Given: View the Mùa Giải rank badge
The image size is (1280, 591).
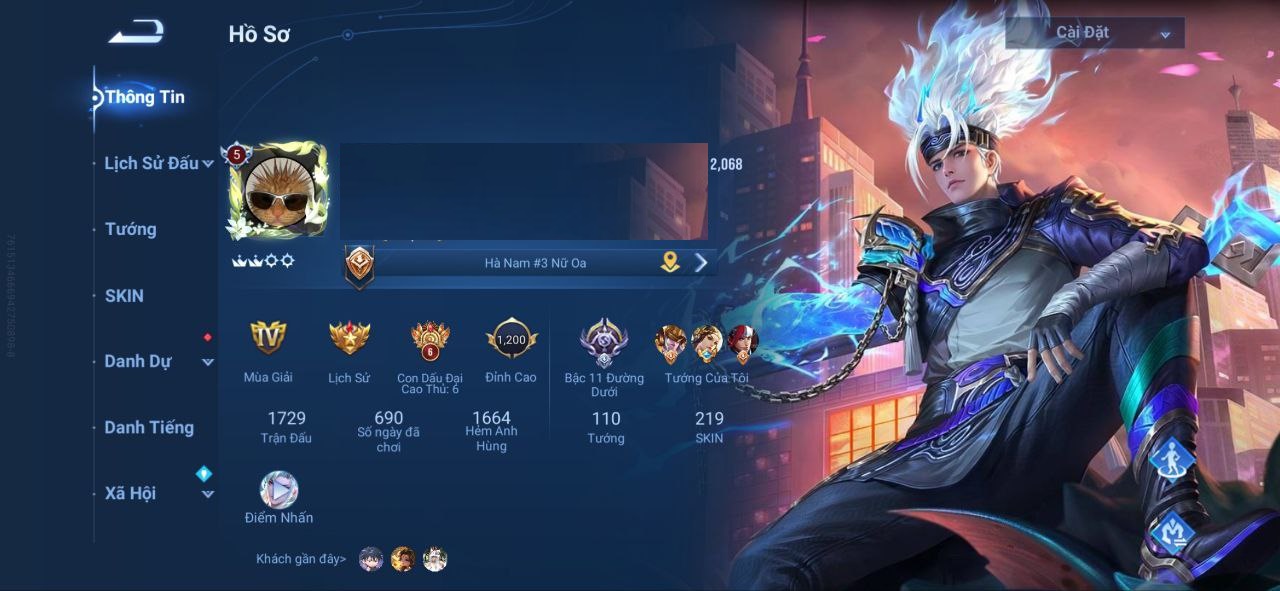Looking at the screenshot, I should pyautogui.click(x=268, y=338).
